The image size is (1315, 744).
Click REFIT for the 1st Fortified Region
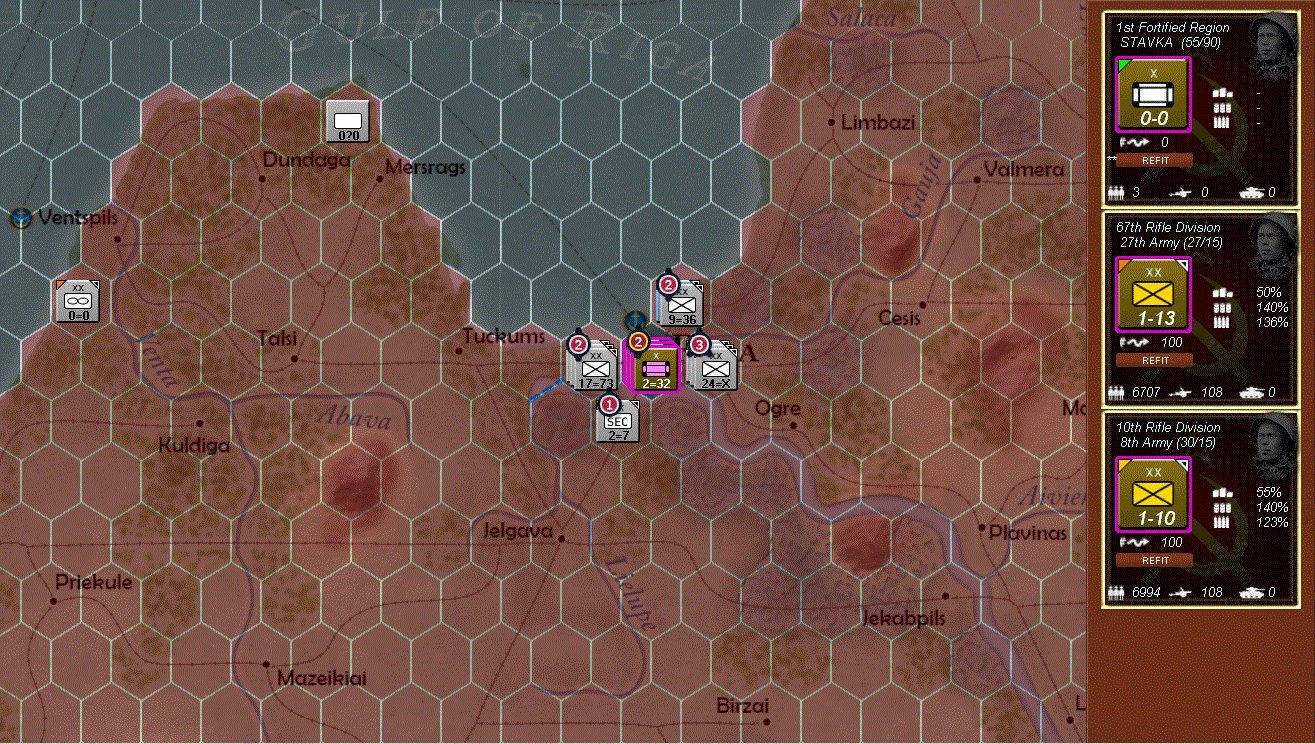1153,159
